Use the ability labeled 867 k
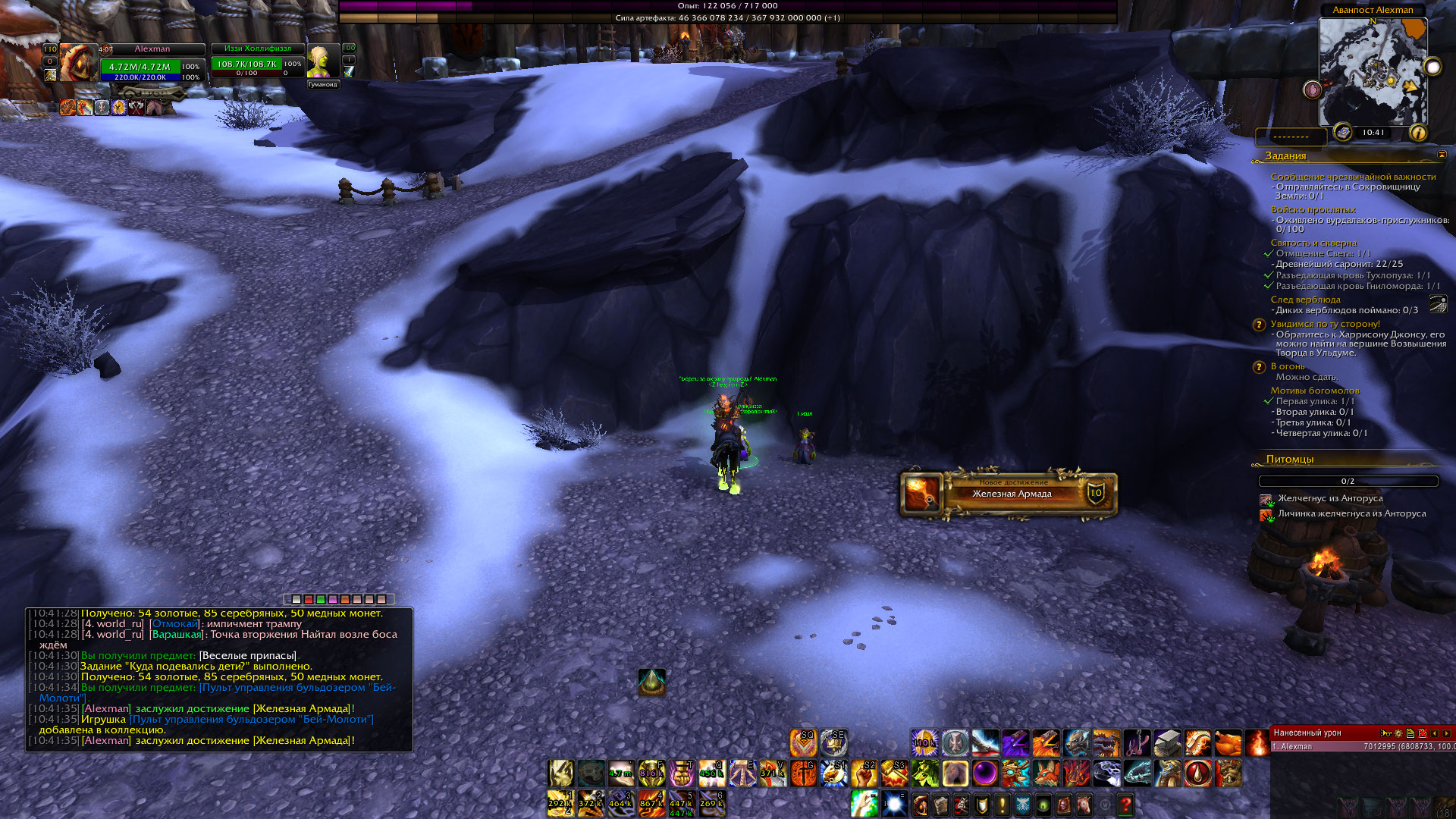 click(x=651, y=803)
